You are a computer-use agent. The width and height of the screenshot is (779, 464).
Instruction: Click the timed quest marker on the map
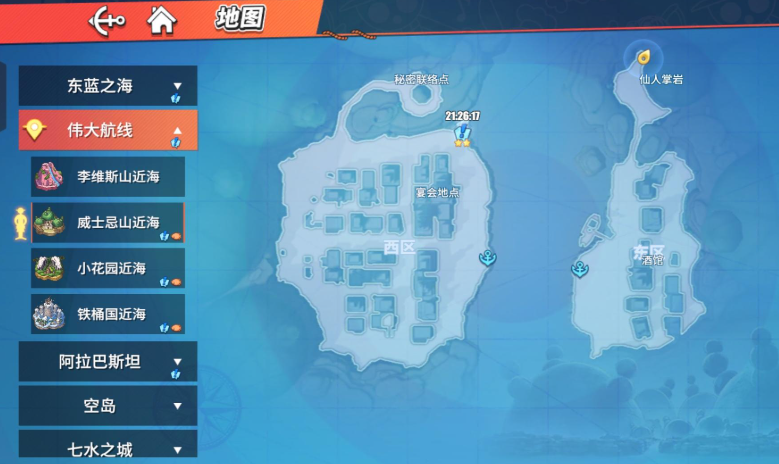click(x=462, y=134)
